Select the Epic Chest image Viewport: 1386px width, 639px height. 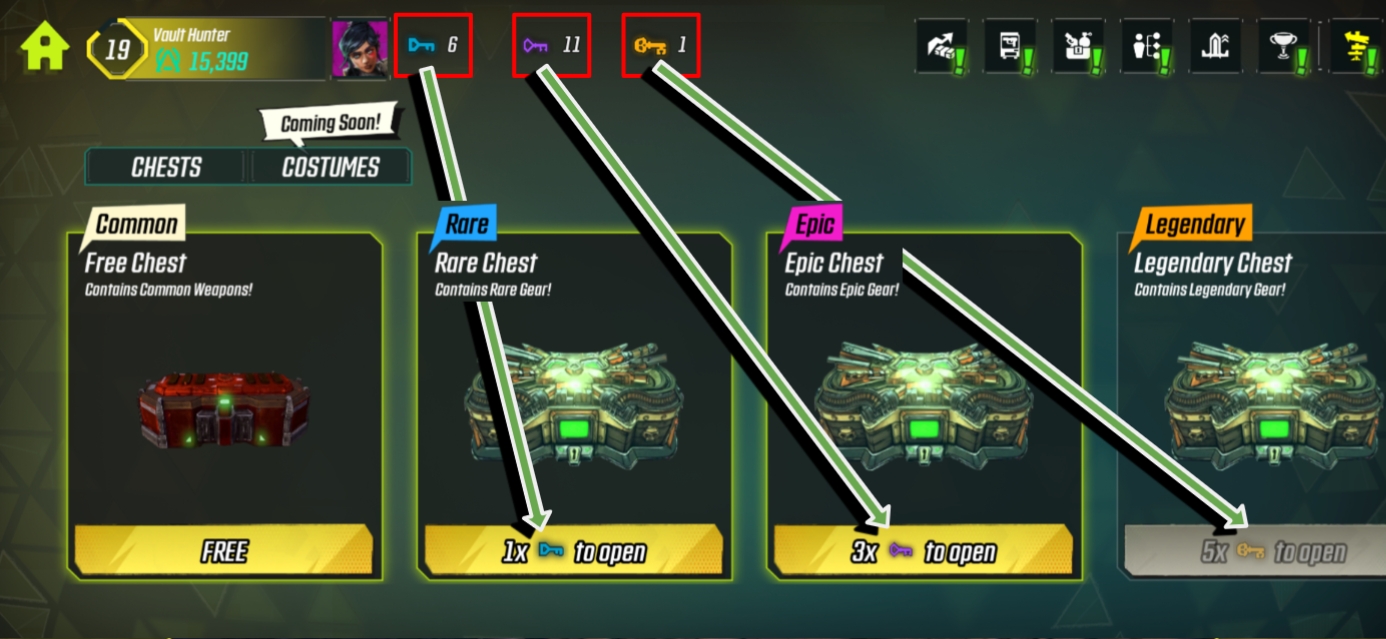[923, 400]
